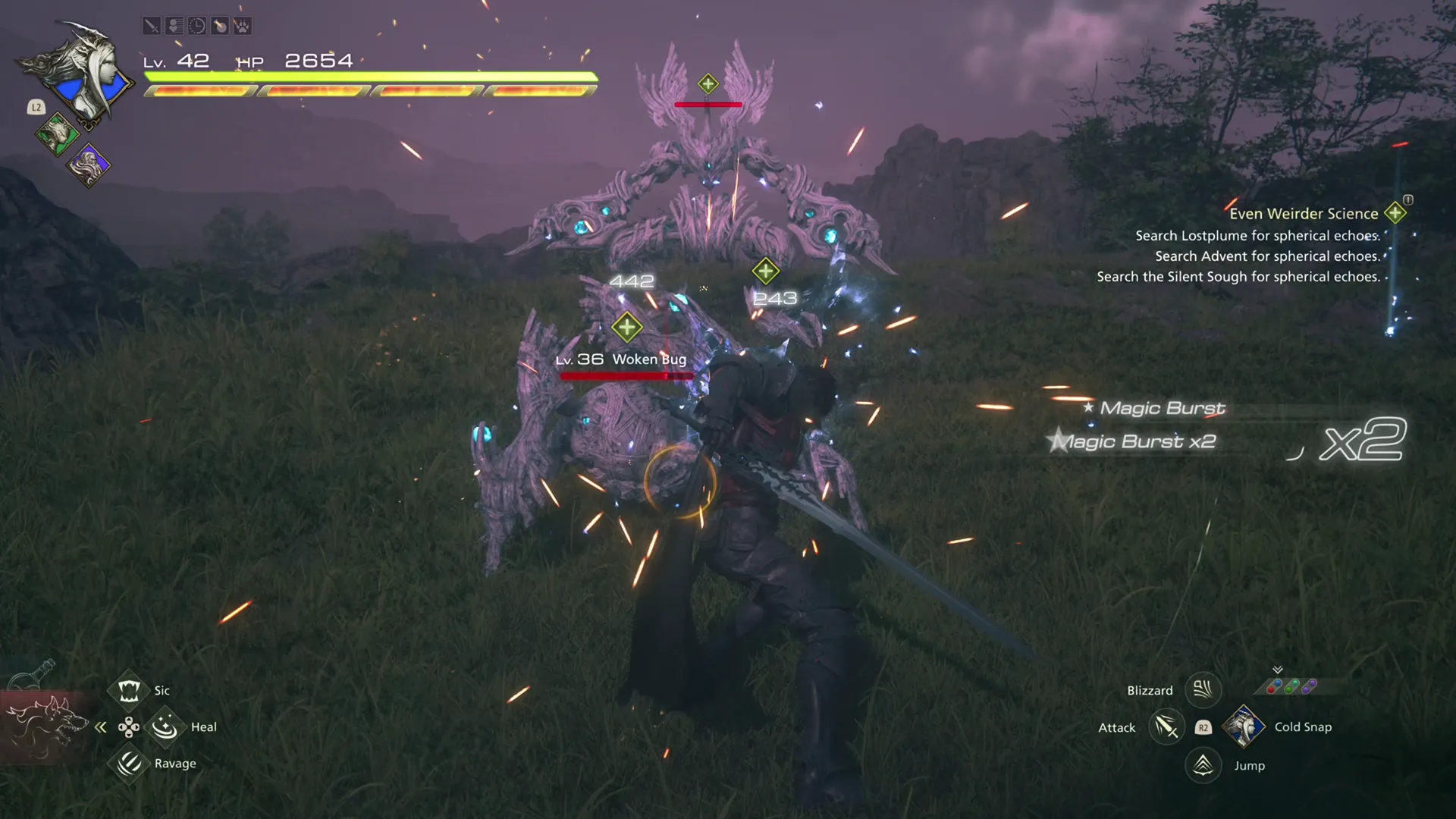The width and height of the screenshot is (1456, 819).
Task: Select the Sic command fang icon
Action: pyautogui.click(x=127, y=689)
